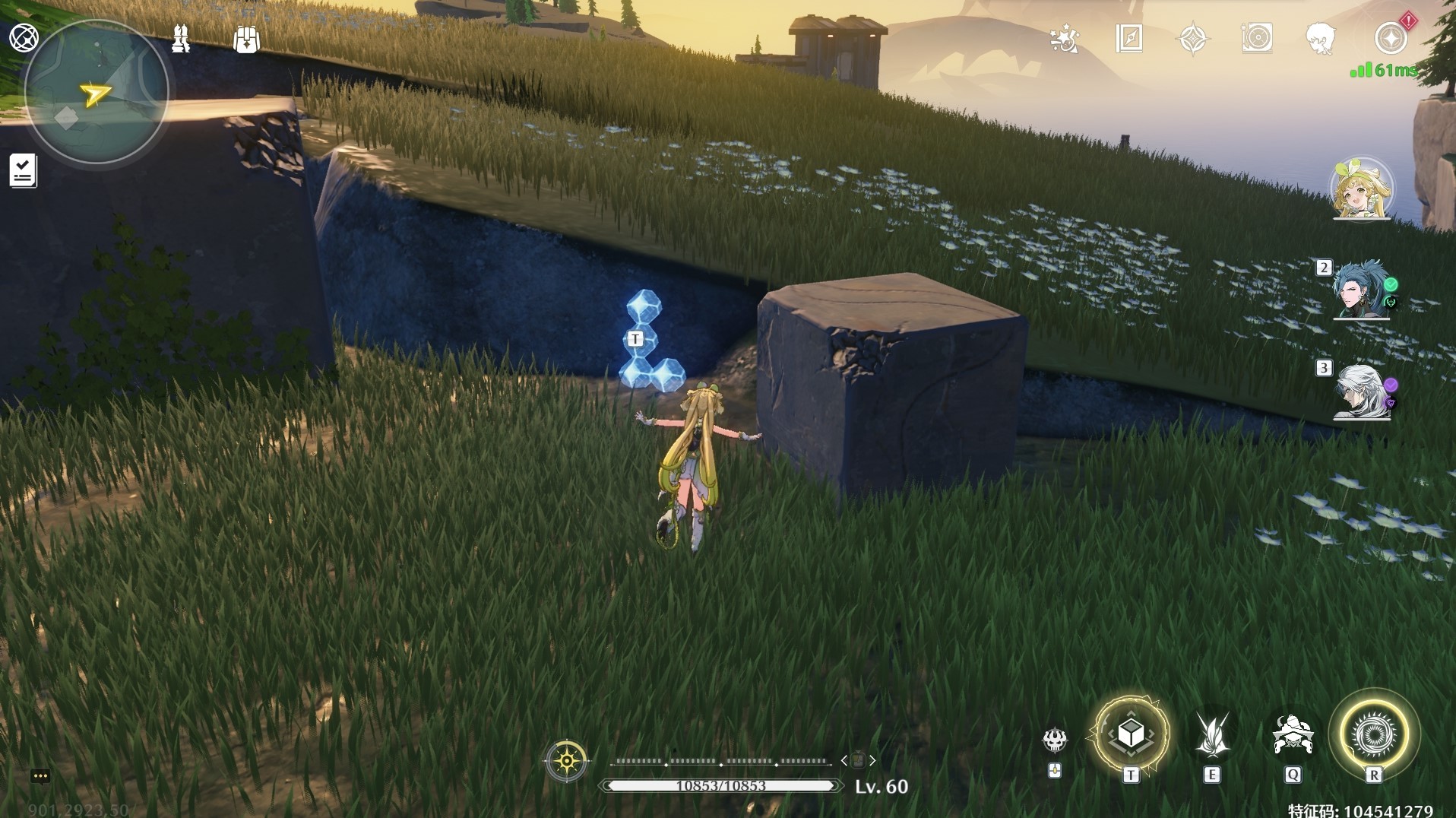Open the turntable record player icon
The height and width of the screenshot is (818, 1456).
(x=1257, y=38)
